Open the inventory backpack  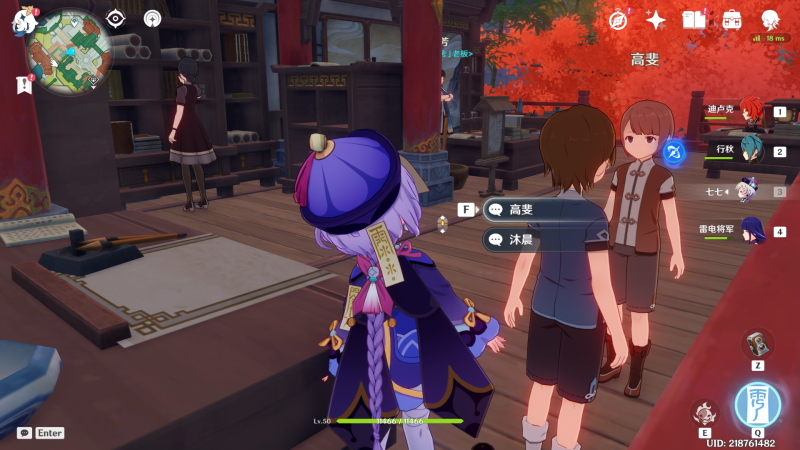(x=732, y=20)
